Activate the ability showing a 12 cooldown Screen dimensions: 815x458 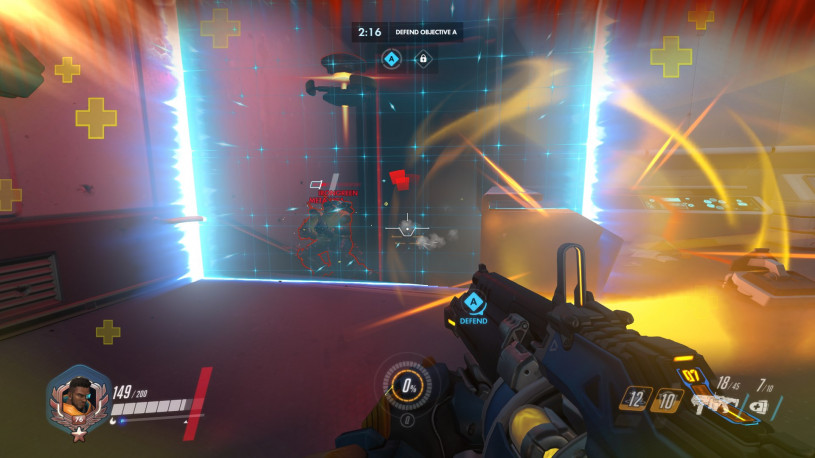(638, 398)
